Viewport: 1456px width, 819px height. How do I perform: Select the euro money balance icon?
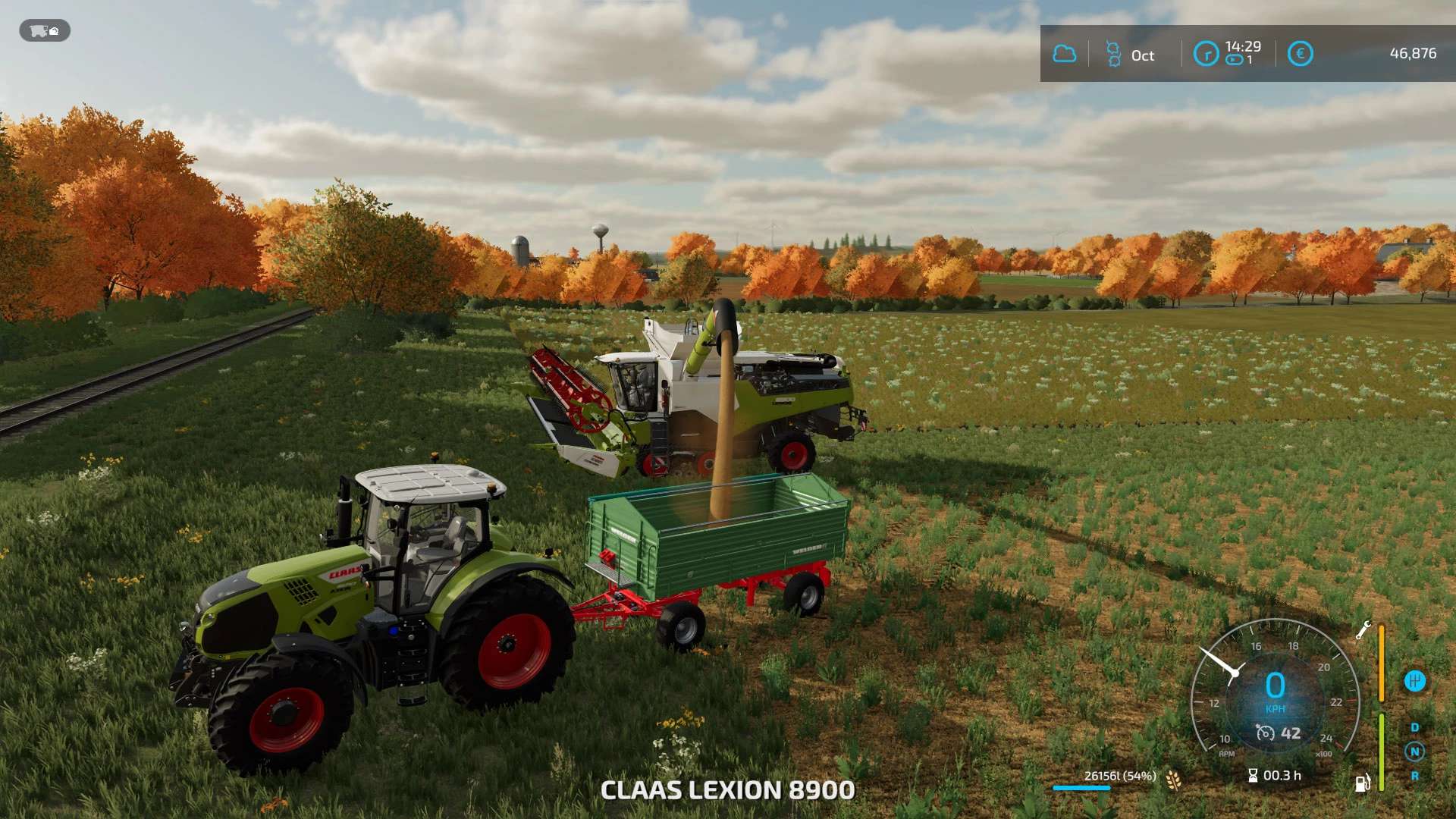click(x=1300, y=54)
